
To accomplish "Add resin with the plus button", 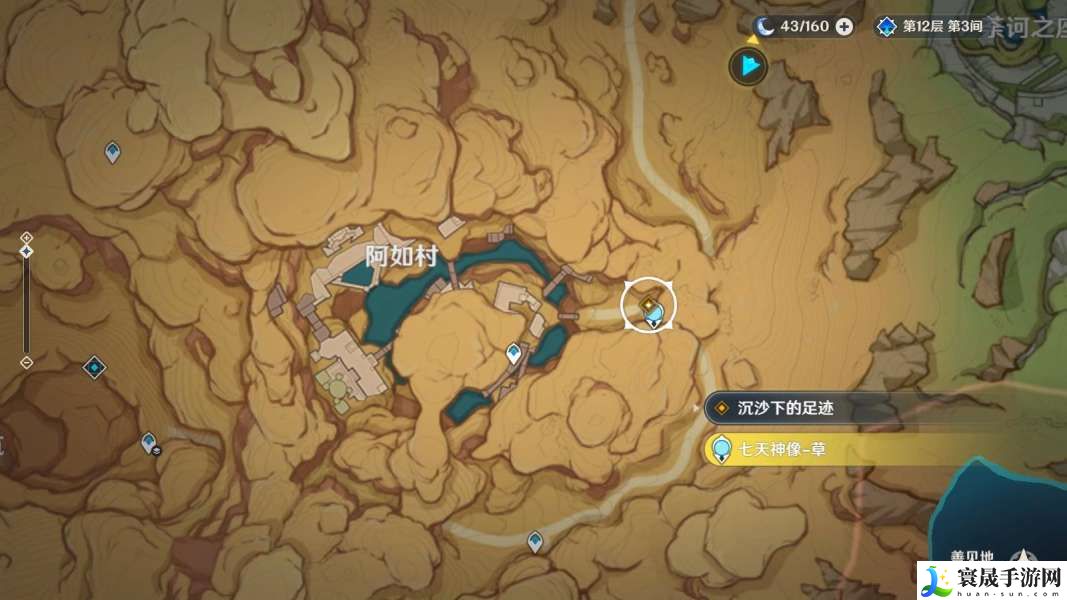I will tap(844, 26).
